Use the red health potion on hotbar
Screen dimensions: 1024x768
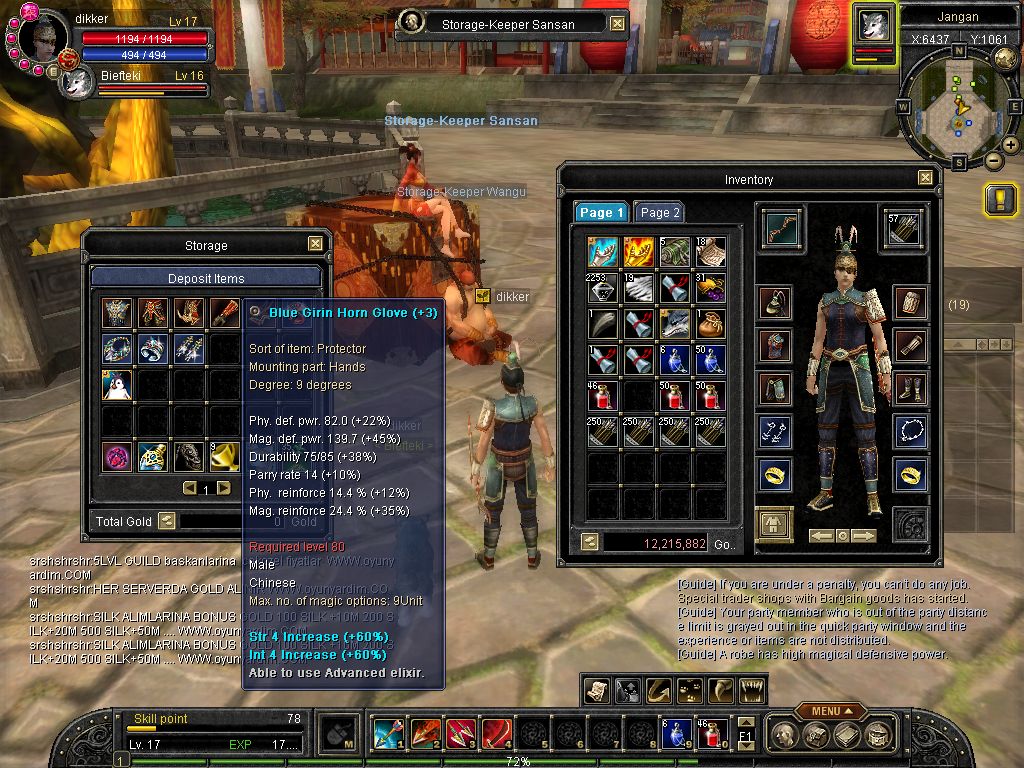pos(711,735)
